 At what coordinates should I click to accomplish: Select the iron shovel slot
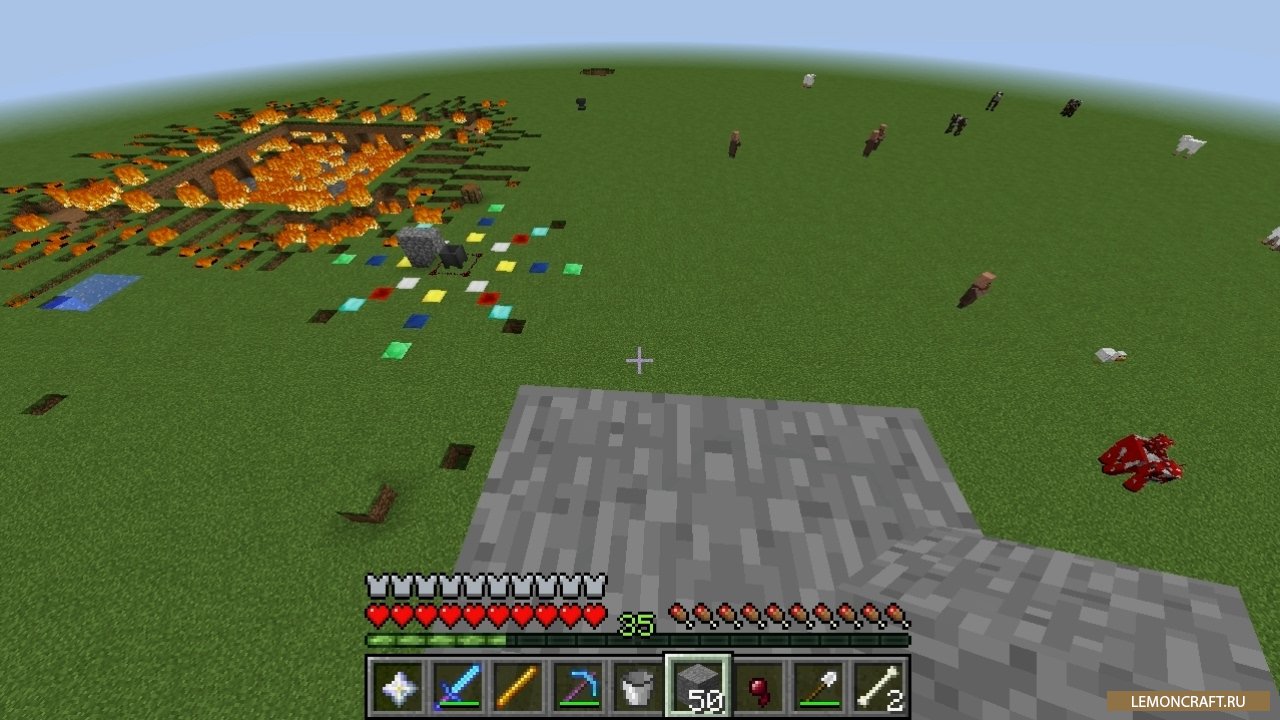coord(819,686)
